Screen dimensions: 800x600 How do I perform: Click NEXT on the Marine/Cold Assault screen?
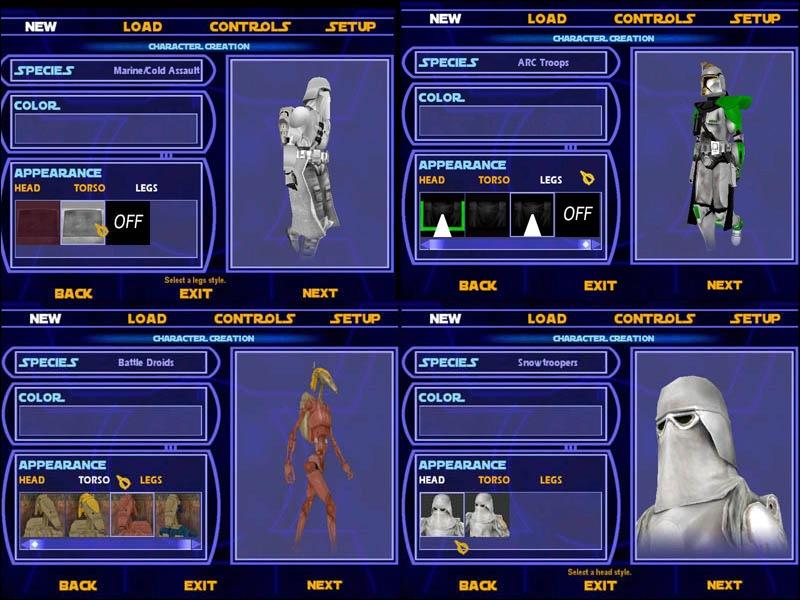pos(320,293)
